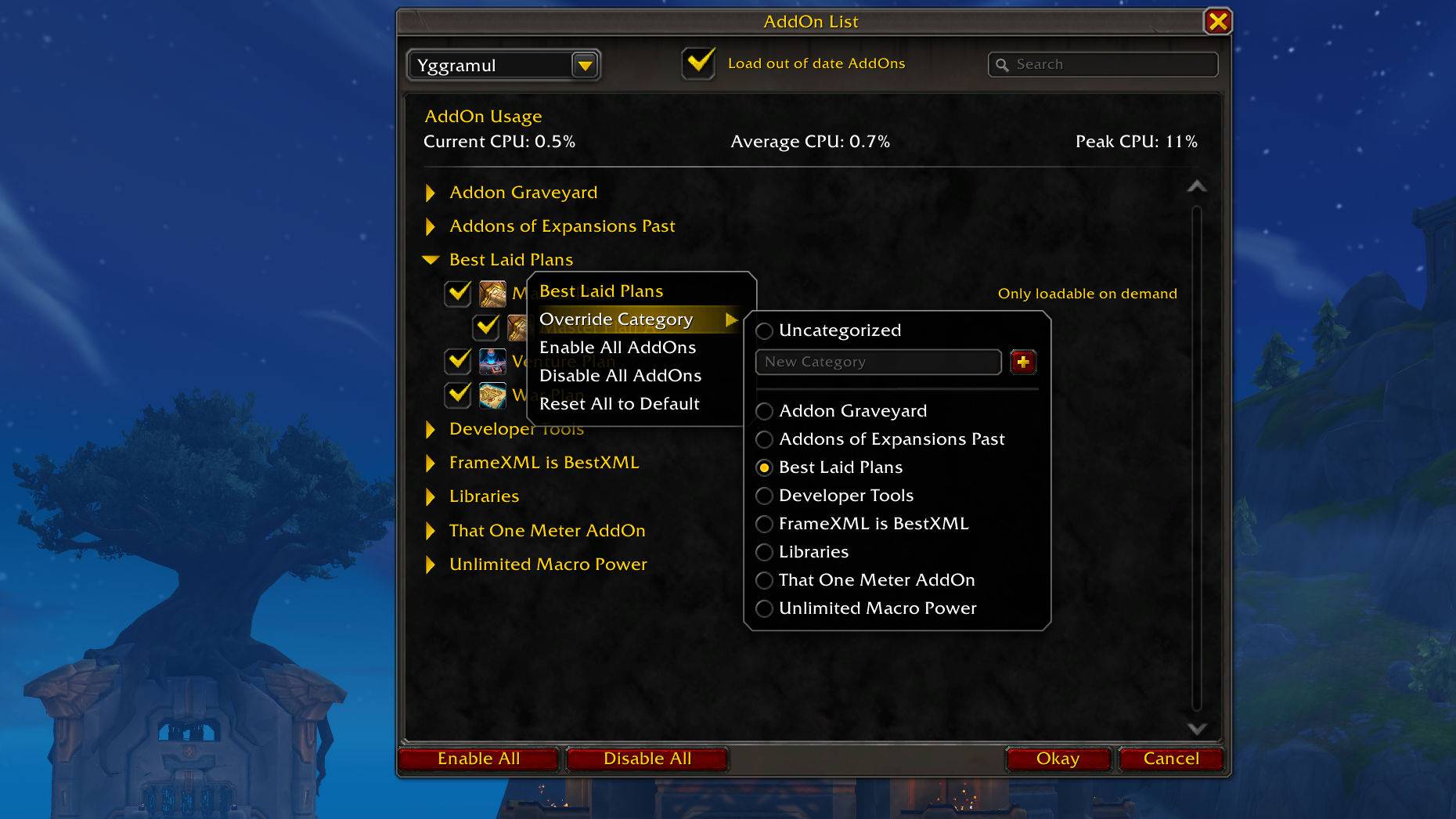Click the scroll-up arrow above the list
1456x819 pixels.
tap(1196, 186)
